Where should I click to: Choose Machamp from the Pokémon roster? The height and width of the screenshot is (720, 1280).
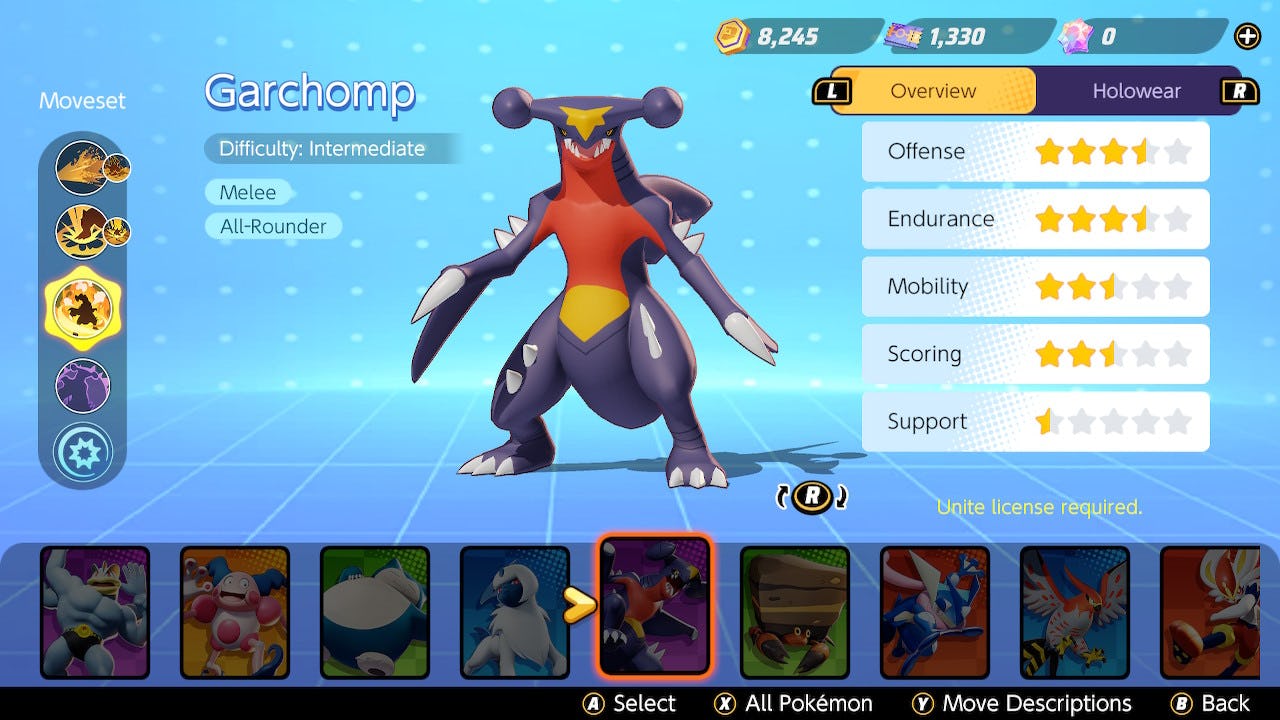point(95,612)
